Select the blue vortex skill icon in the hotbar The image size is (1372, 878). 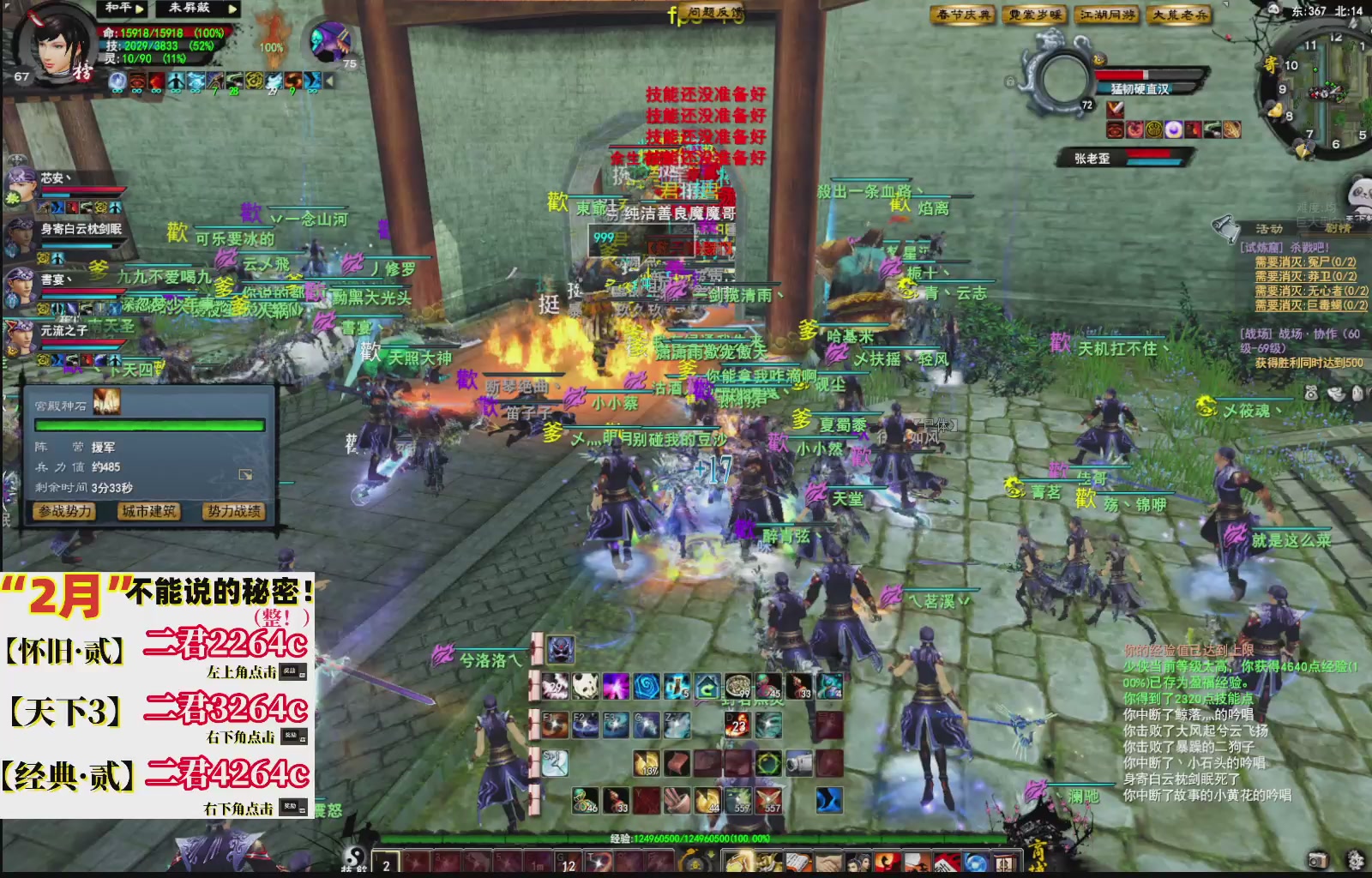647,686
